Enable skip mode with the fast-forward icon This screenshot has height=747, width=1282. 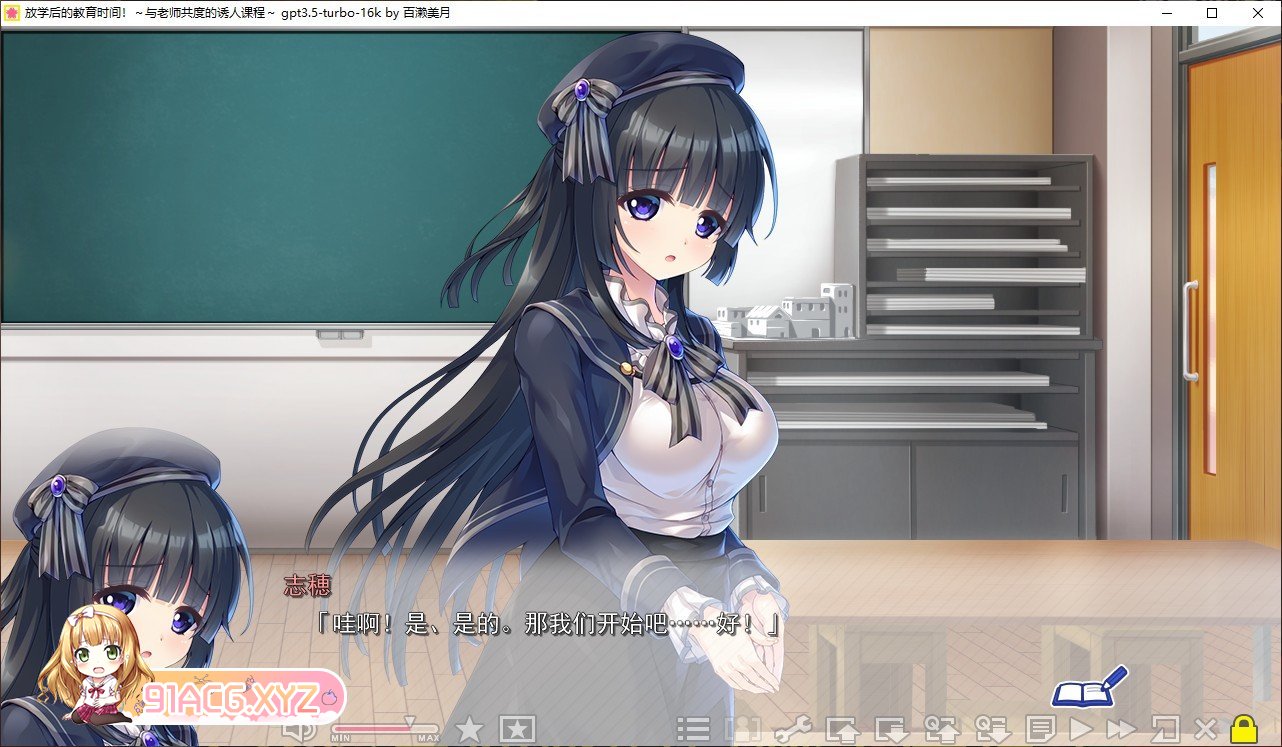pyautogui.click(x=1122, y=730)
